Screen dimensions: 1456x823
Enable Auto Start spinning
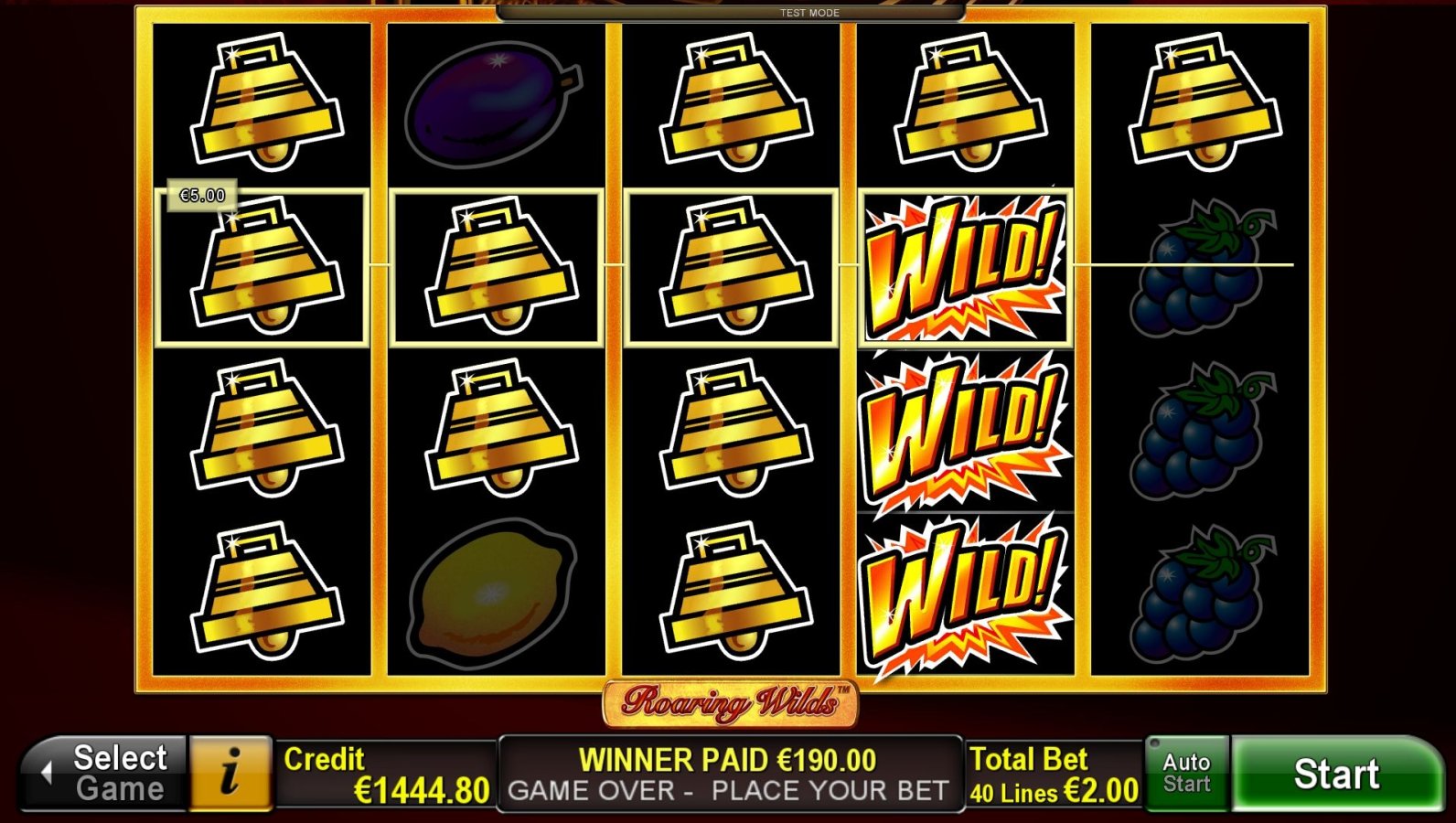(x=1186, y=773)
